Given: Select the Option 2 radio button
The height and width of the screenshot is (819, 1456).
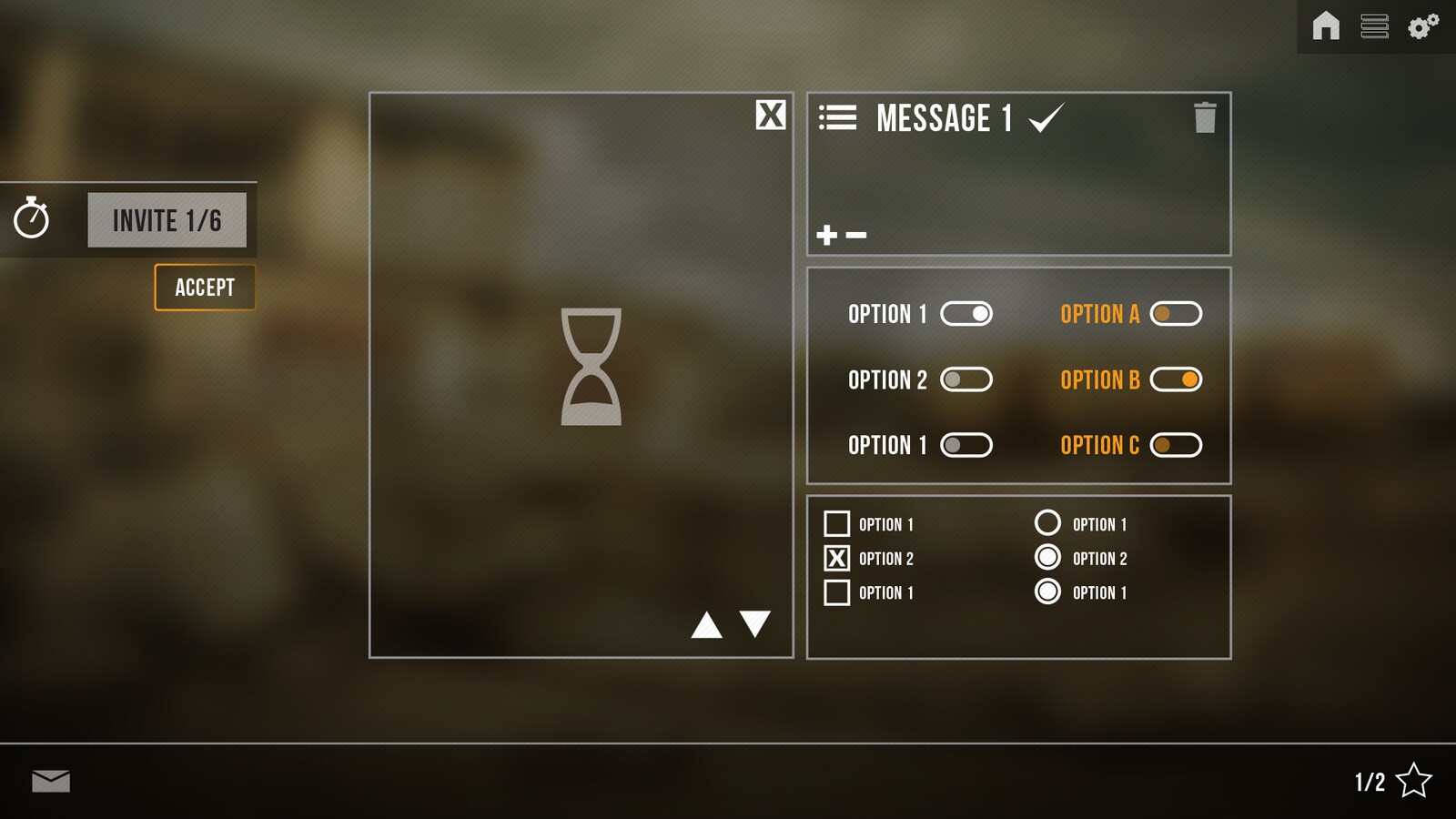Looking at the screenshot, I should click(1047, 558).
